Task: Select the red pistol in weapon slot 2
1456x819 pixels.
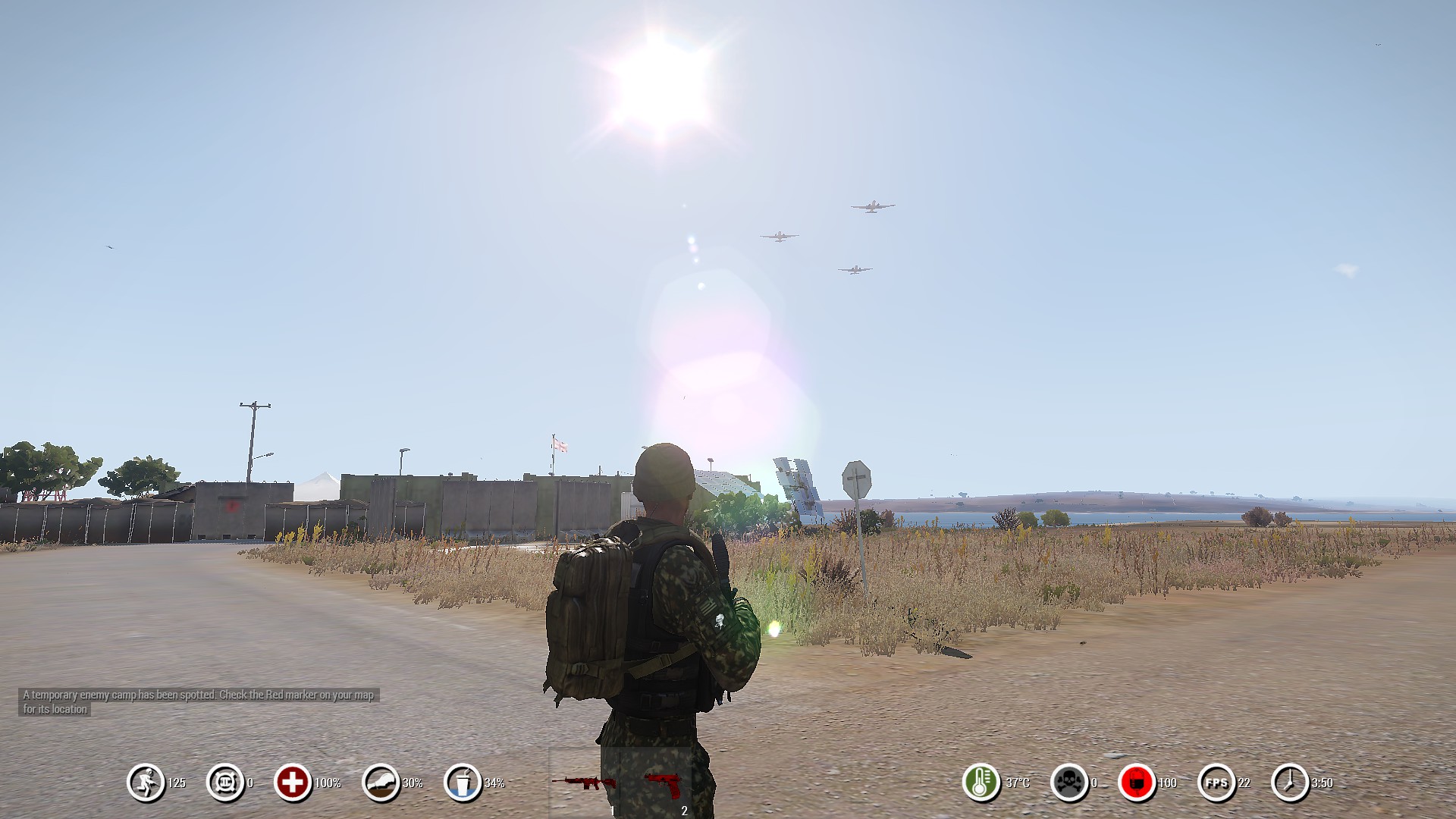Action: pyautogui.click(x=657, y=782)
